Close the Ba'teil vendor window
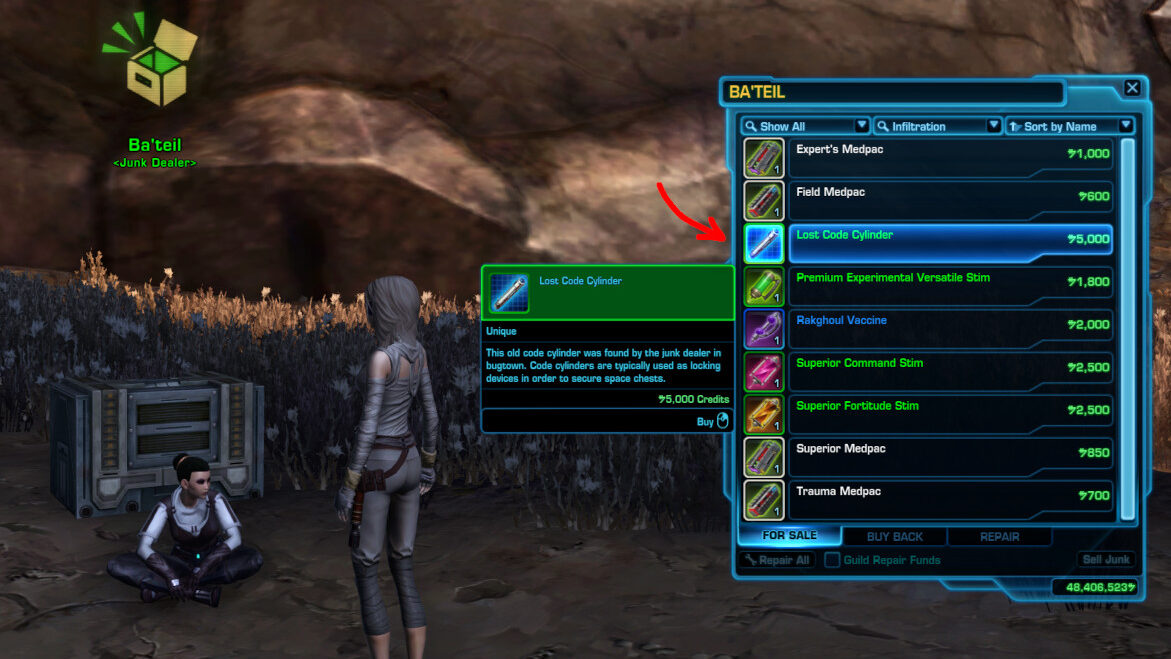1171x659 pixels. pyautogui.click(x=1132, y=88)
